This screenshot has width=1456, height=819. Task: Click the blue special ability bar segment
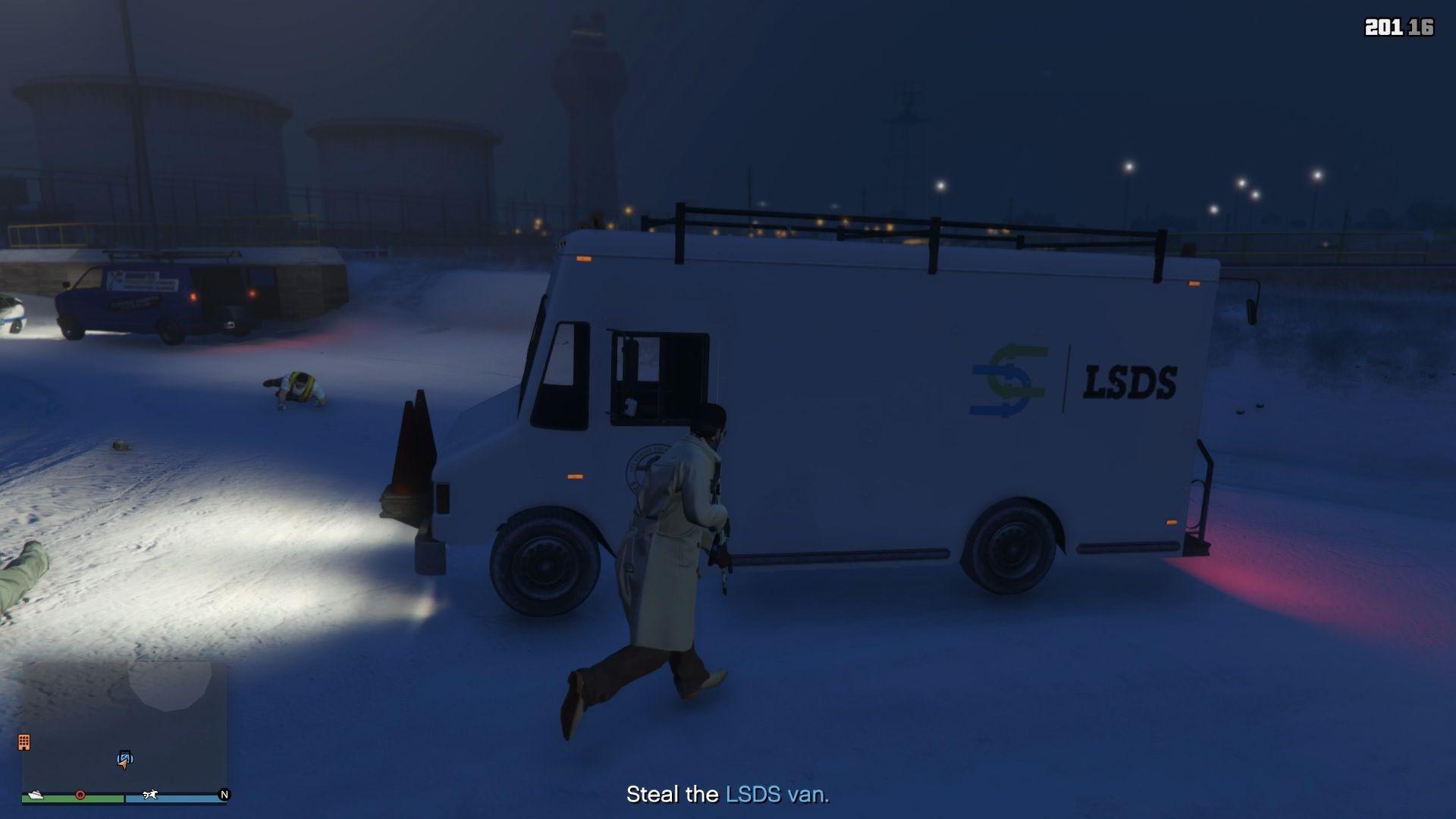178,799
